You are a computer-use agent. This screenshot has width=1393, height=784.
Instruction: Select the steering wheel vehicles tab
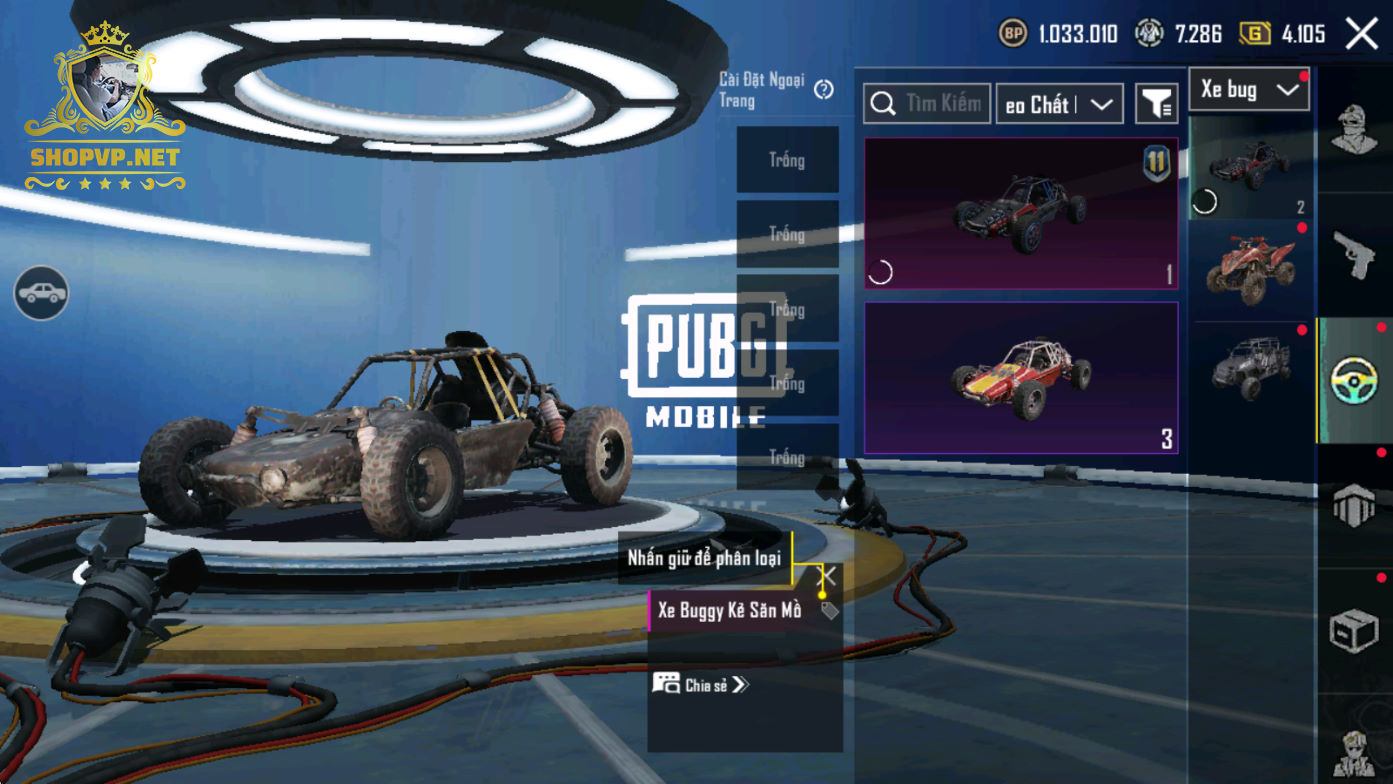coord(1354,380)
